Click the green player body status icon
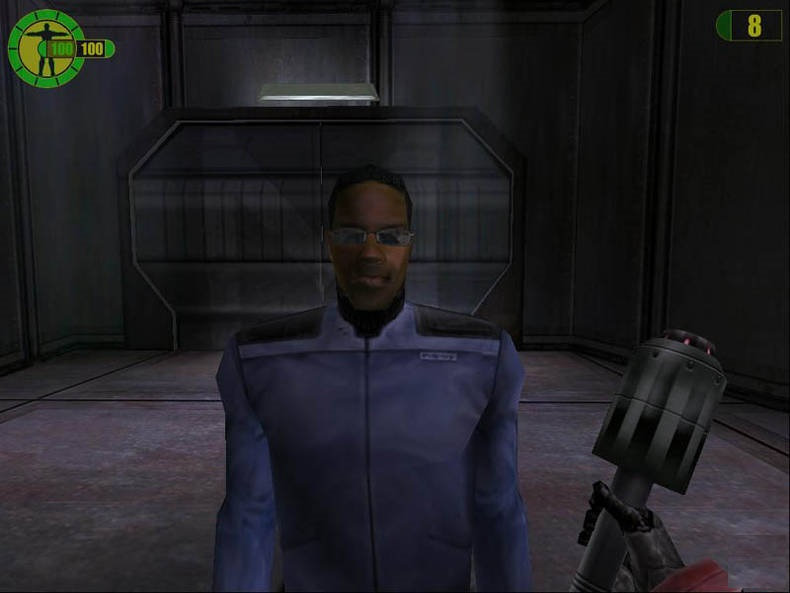The width and height of the screenshot is (790, 593). (45, 48)
